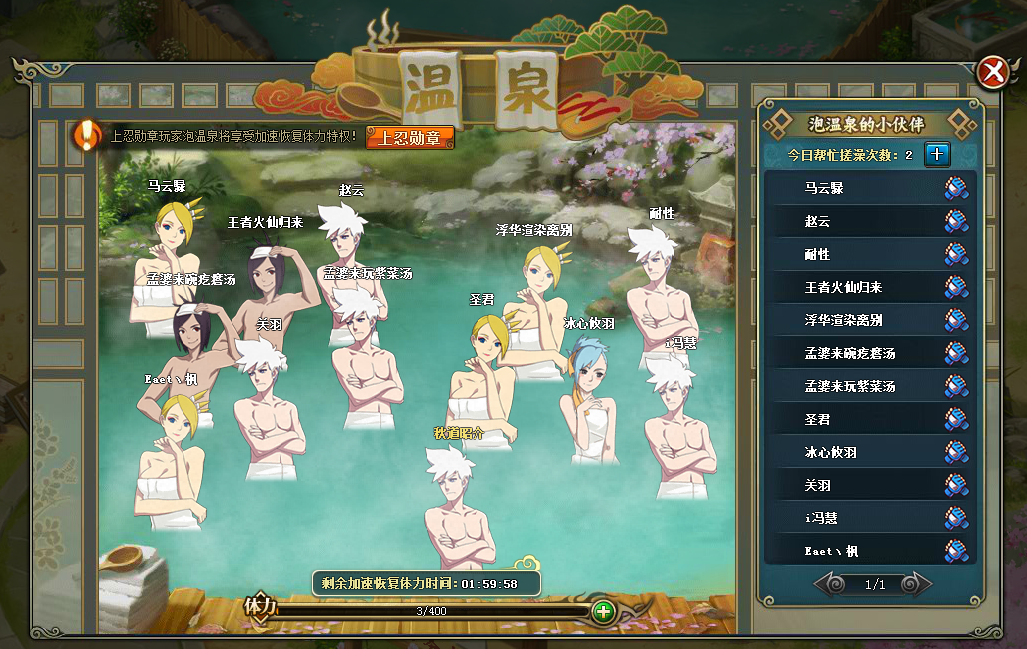Pick the 孟婆来玩紫菜汤 row

click(850, 386)
